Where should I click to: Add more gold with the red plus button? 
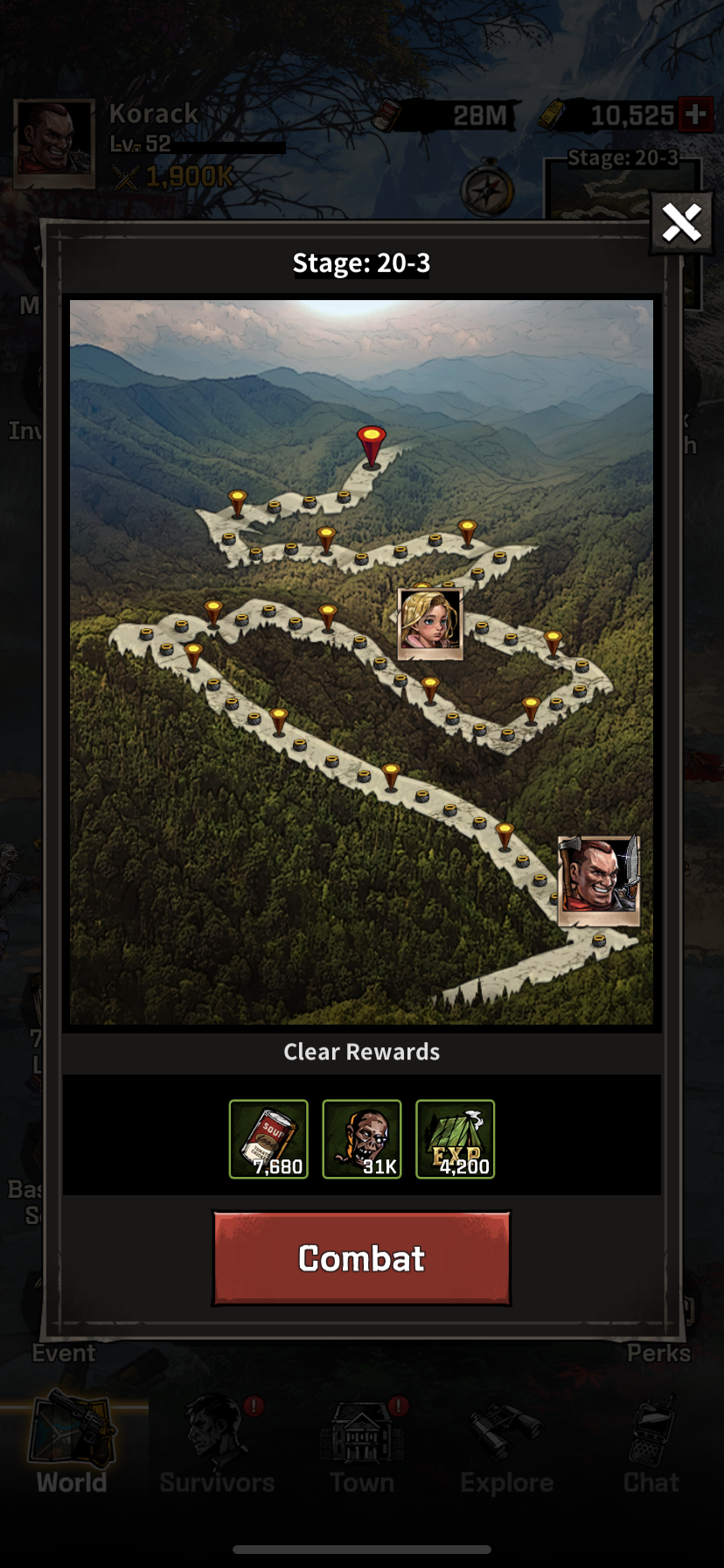tap(696, 115)
